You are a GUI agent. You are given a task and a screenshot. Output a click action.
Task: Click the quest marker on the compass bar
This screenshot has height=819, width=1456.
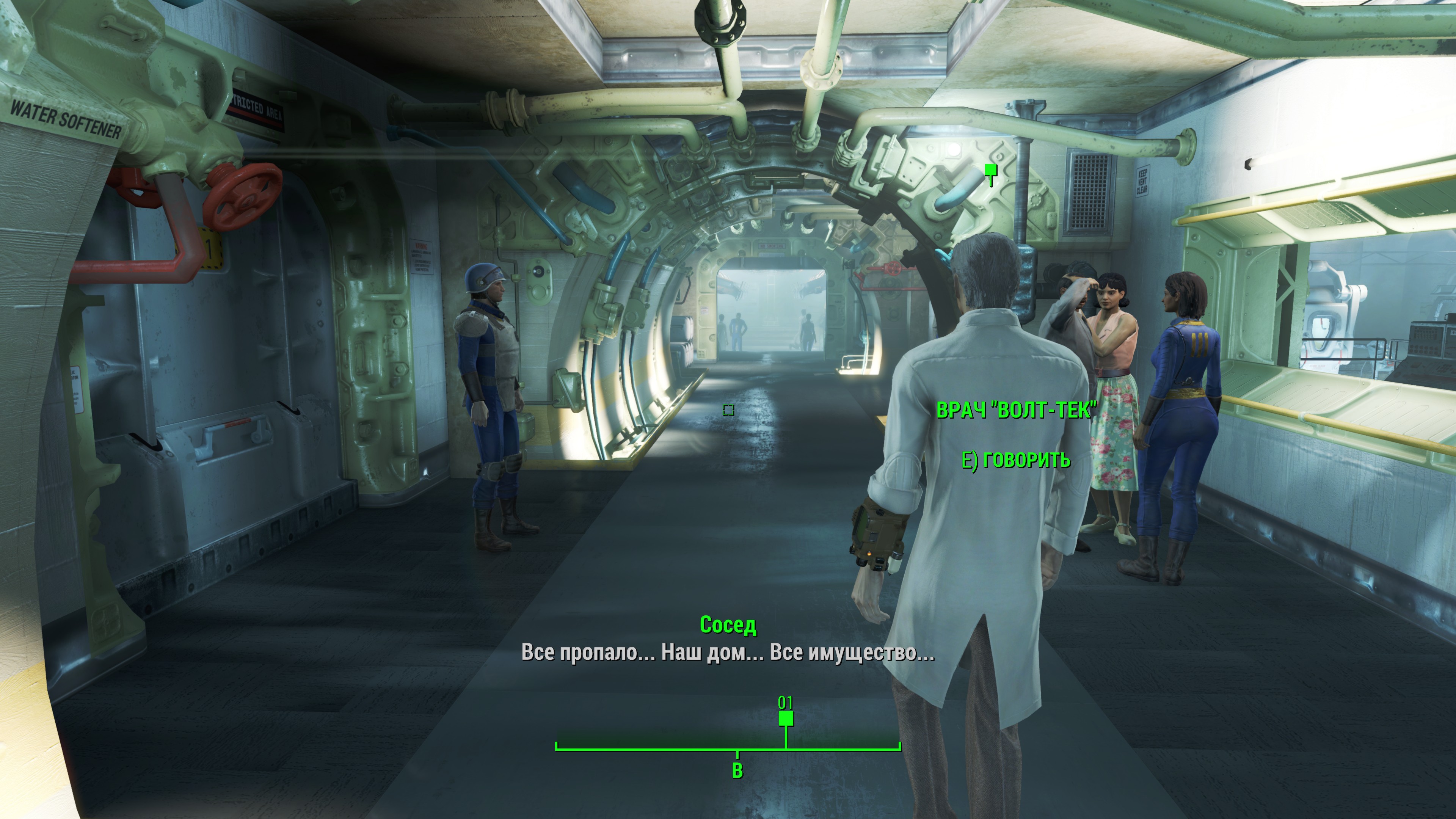click(x=786, y=719)
